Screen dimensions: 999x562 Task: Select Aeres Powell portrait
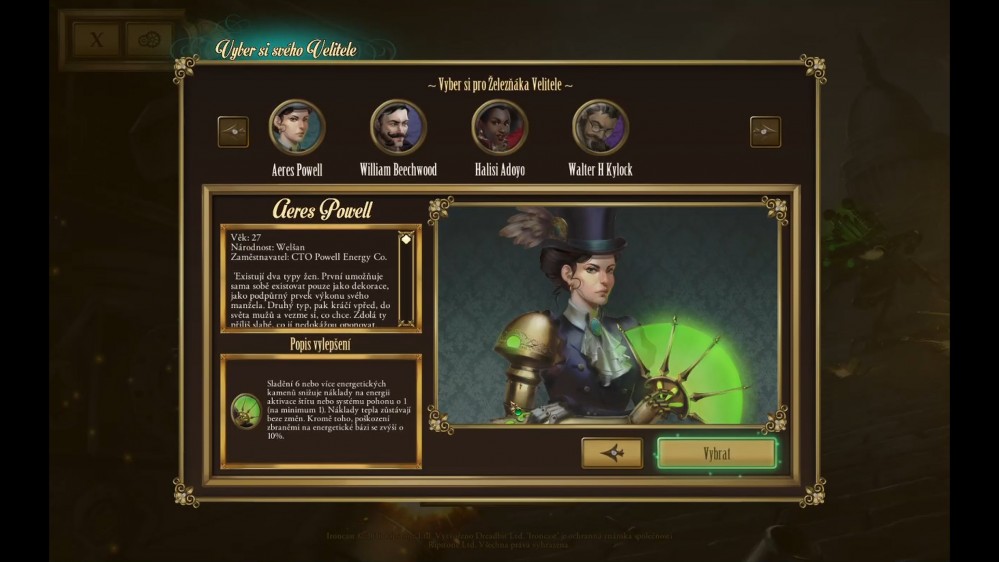(297, 127)
